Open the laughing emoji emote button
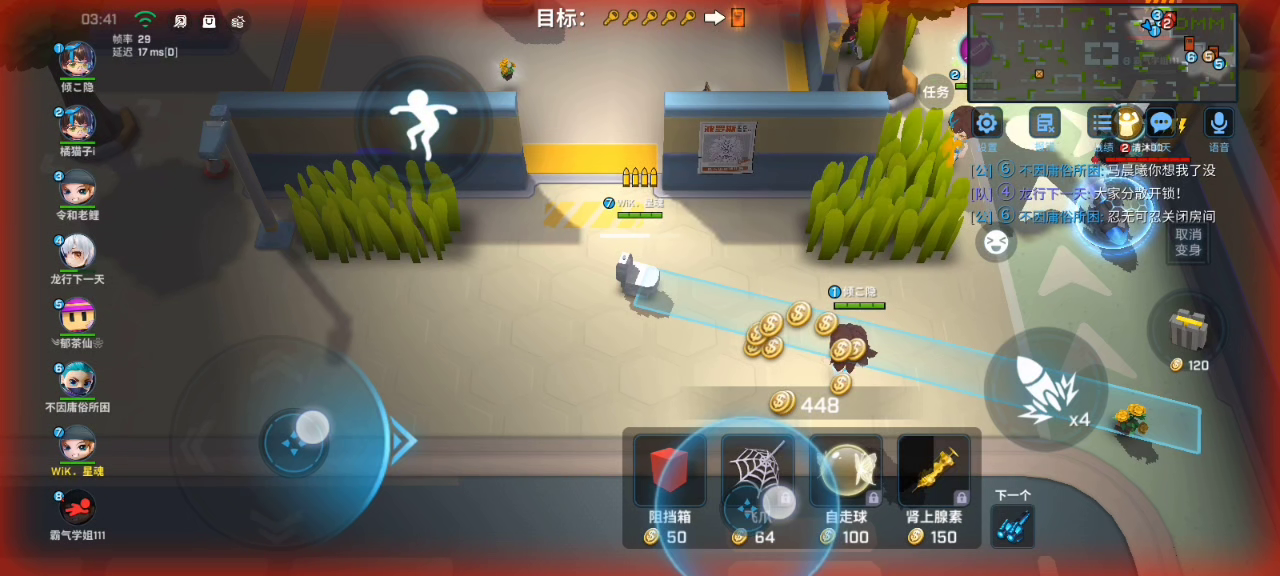The width and height of the screenshot is (1280, 576). pyautogui.click(x=996, y=242)
